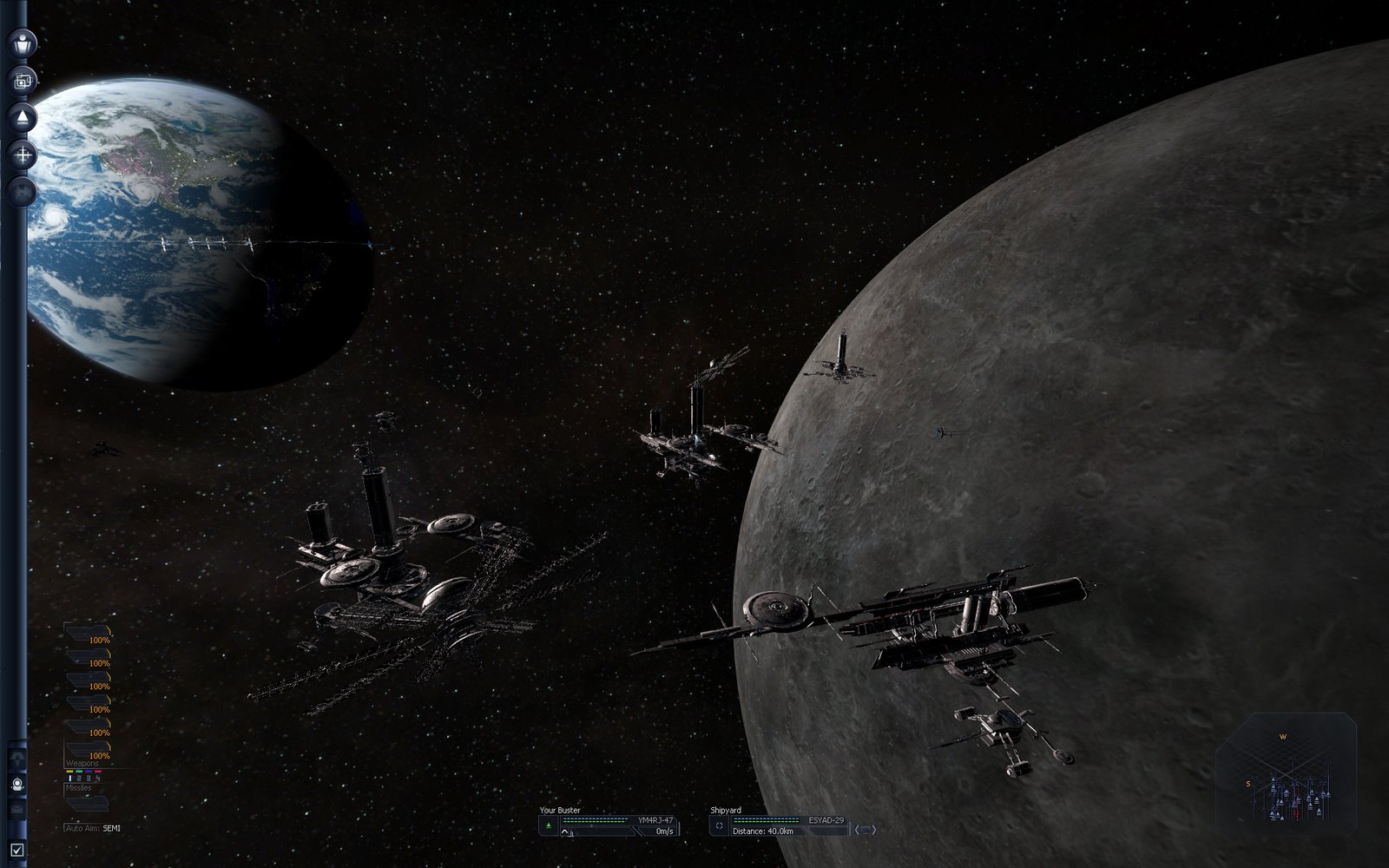Select the Missiles slot

click(x=87, y=802)
